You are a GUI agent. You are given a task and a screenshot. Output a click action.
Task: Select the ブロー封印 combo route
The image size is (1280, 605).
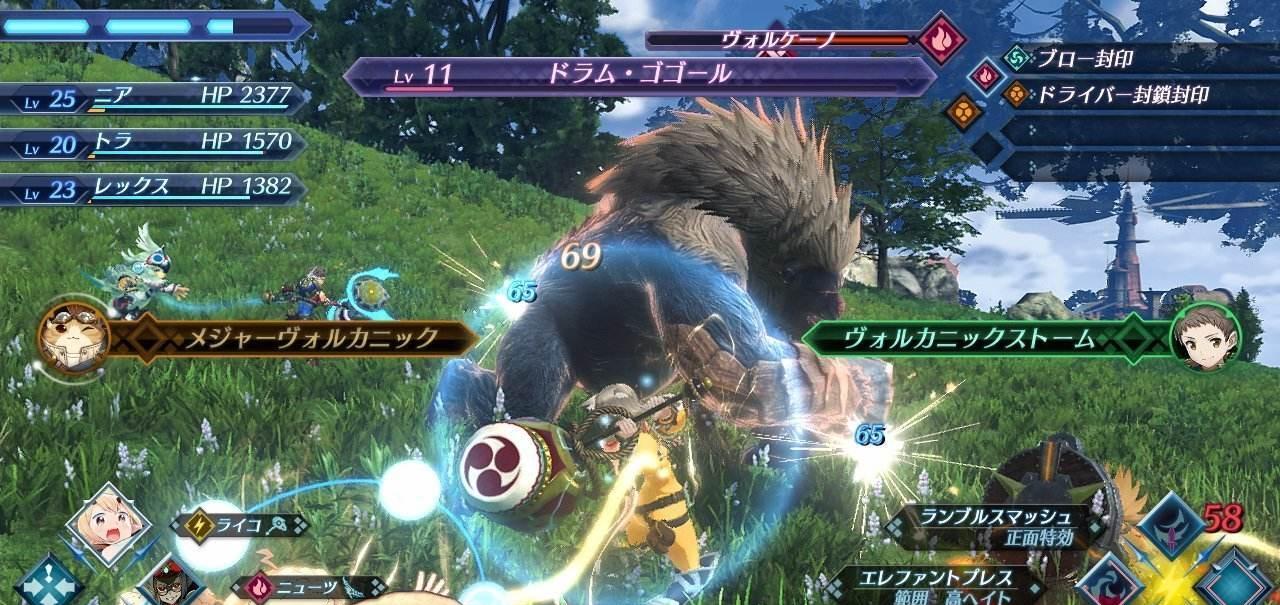[1083, 59]
